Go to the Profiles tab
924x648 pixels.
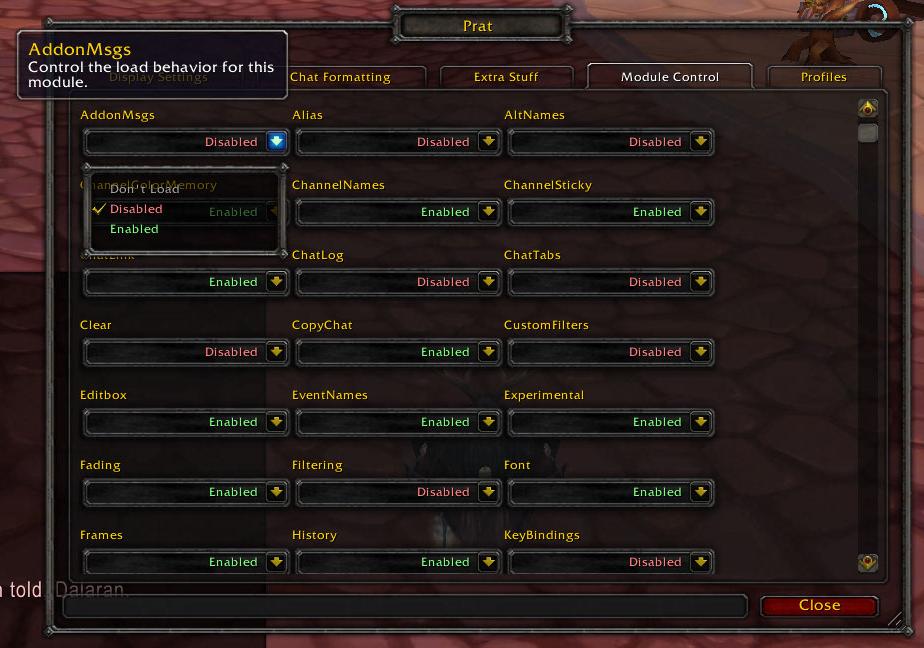coord(823,77)
